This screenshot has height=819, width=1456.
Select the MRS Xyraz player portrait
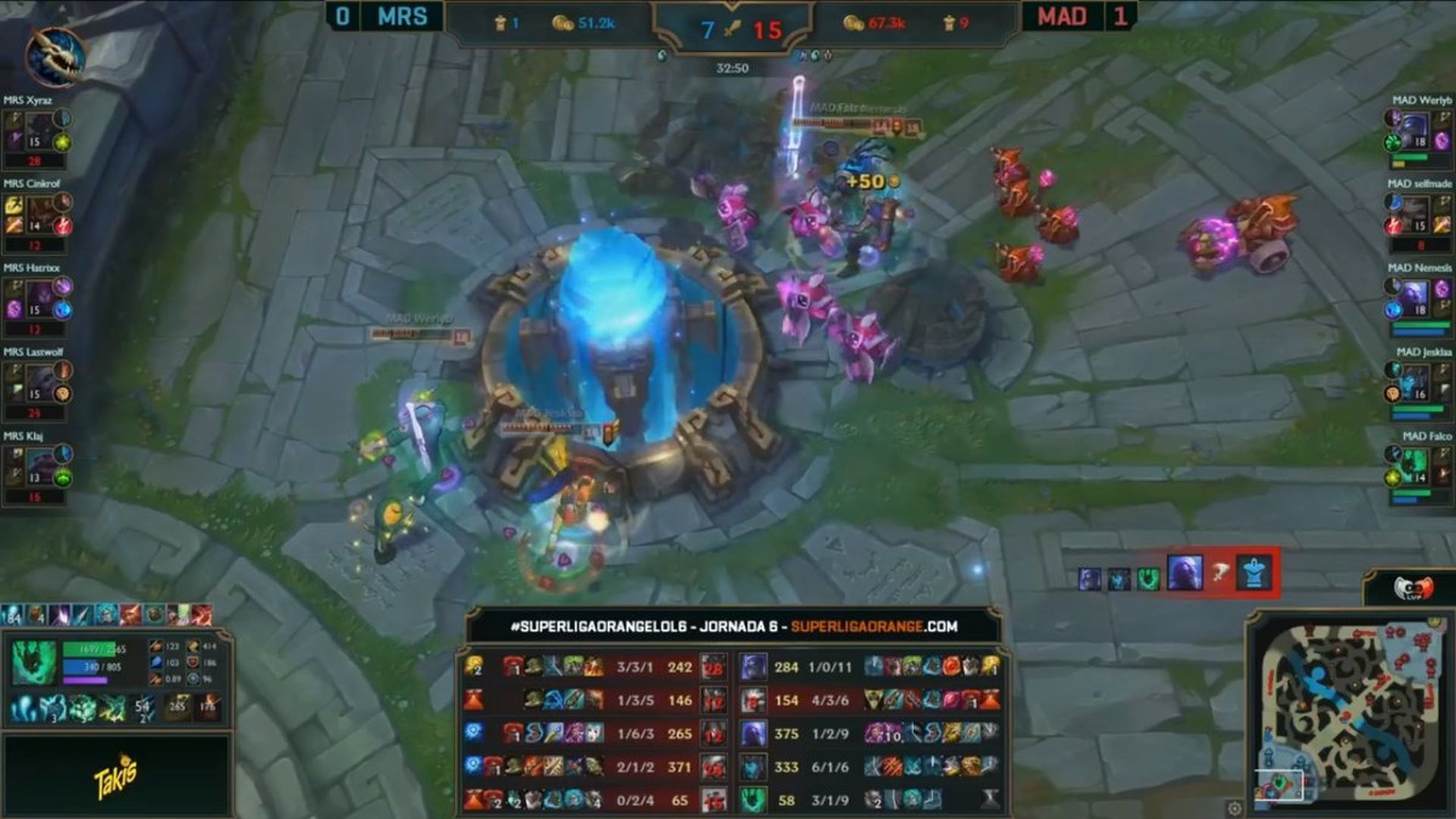tap(39, 130)
